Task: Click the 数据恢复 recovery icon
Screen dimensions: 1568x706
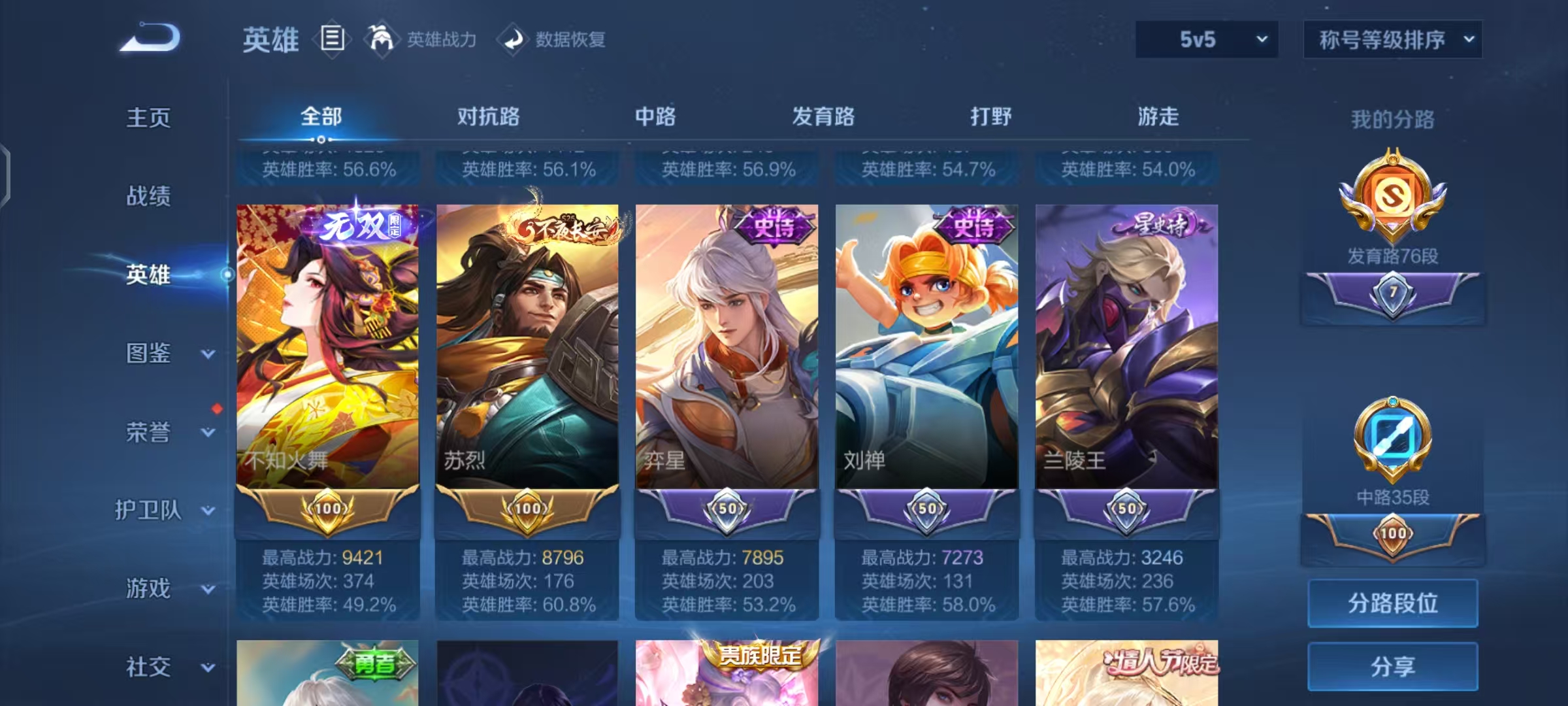Action: [513, 39]
